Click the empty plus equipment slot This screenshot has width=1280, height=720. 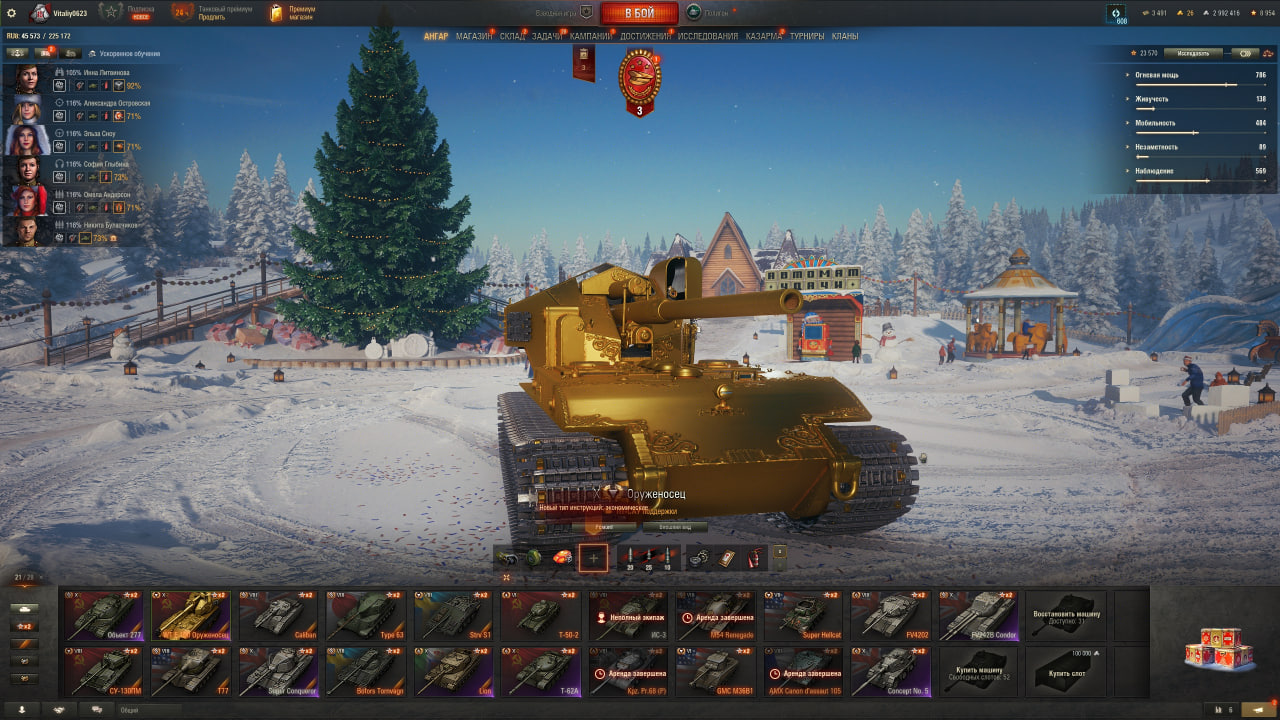click(x=593, y=558)
